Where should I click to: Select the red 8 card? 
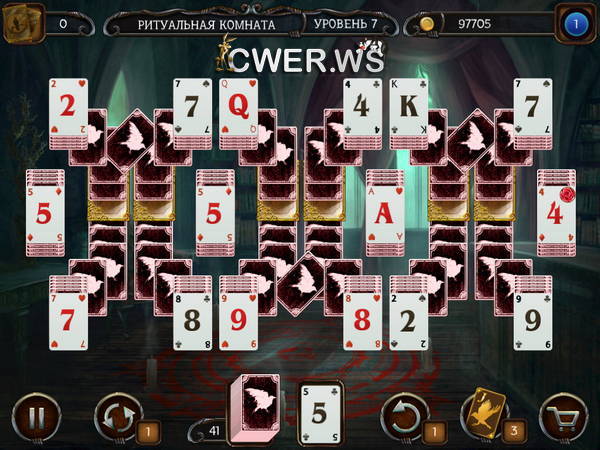[x=364, y=320]
